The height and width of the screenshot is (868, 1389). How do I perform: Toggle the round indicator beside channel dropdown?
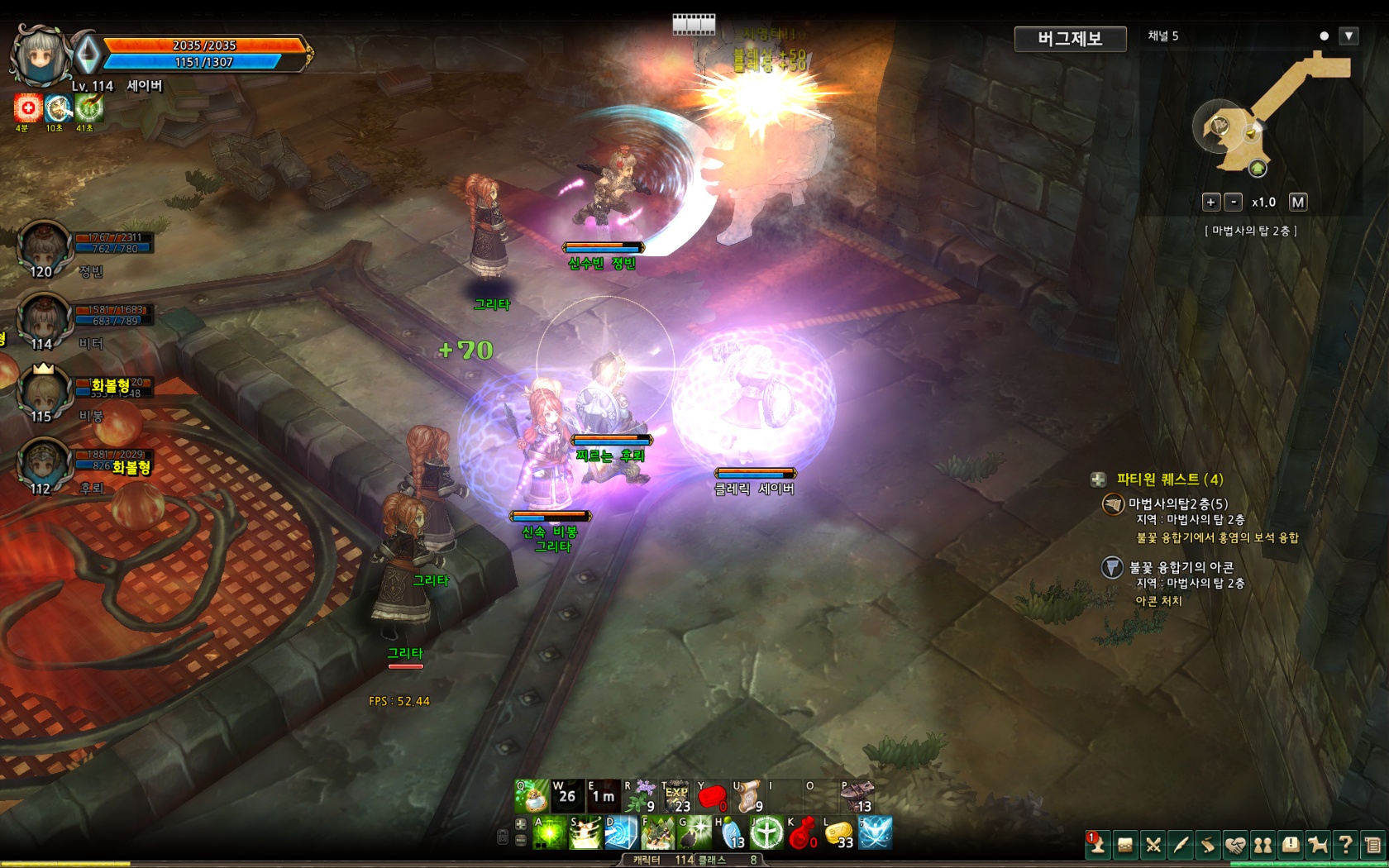[x=1324, y=36]
